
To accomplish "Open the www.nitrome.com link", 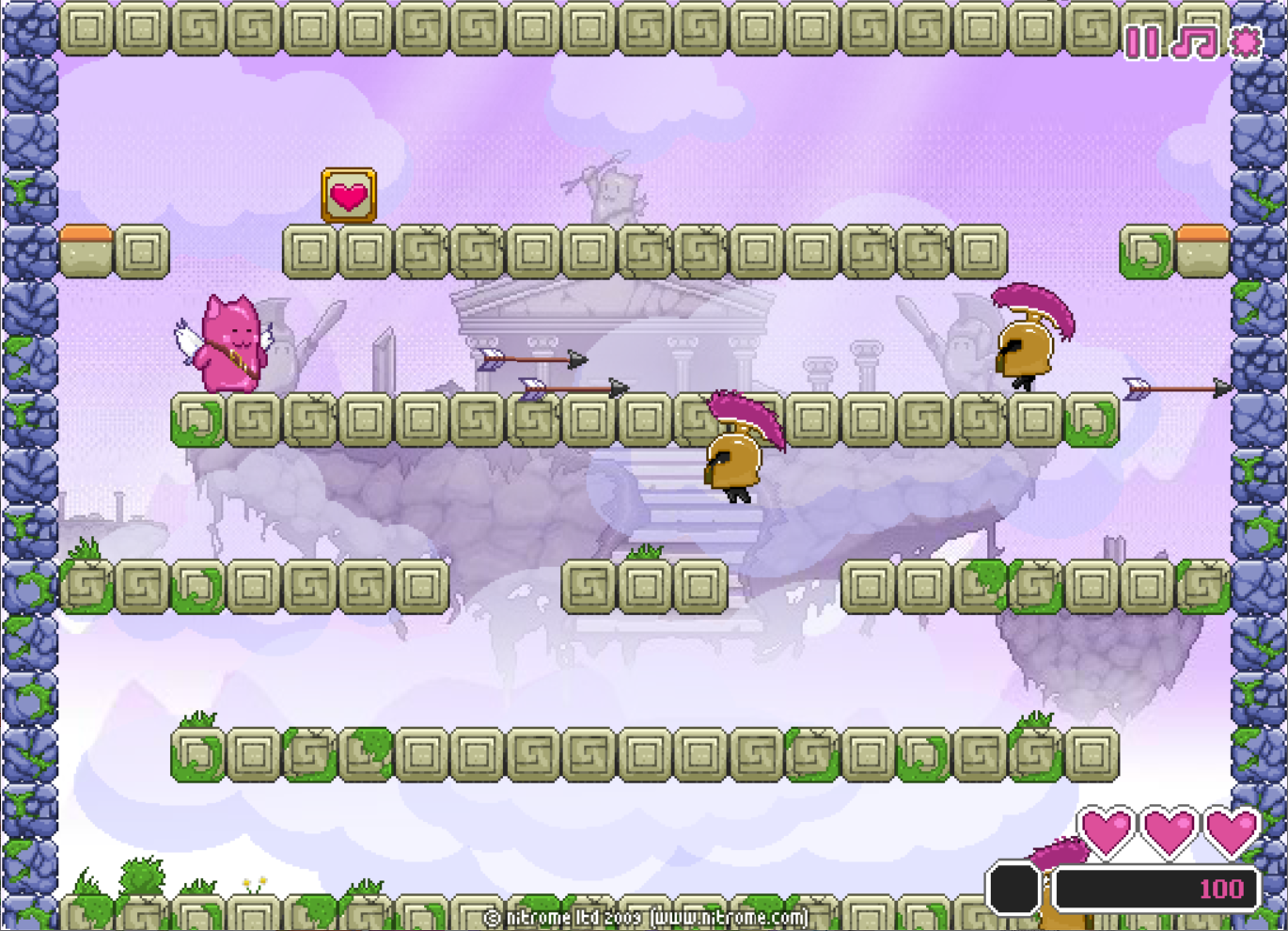I will (729, 917).
